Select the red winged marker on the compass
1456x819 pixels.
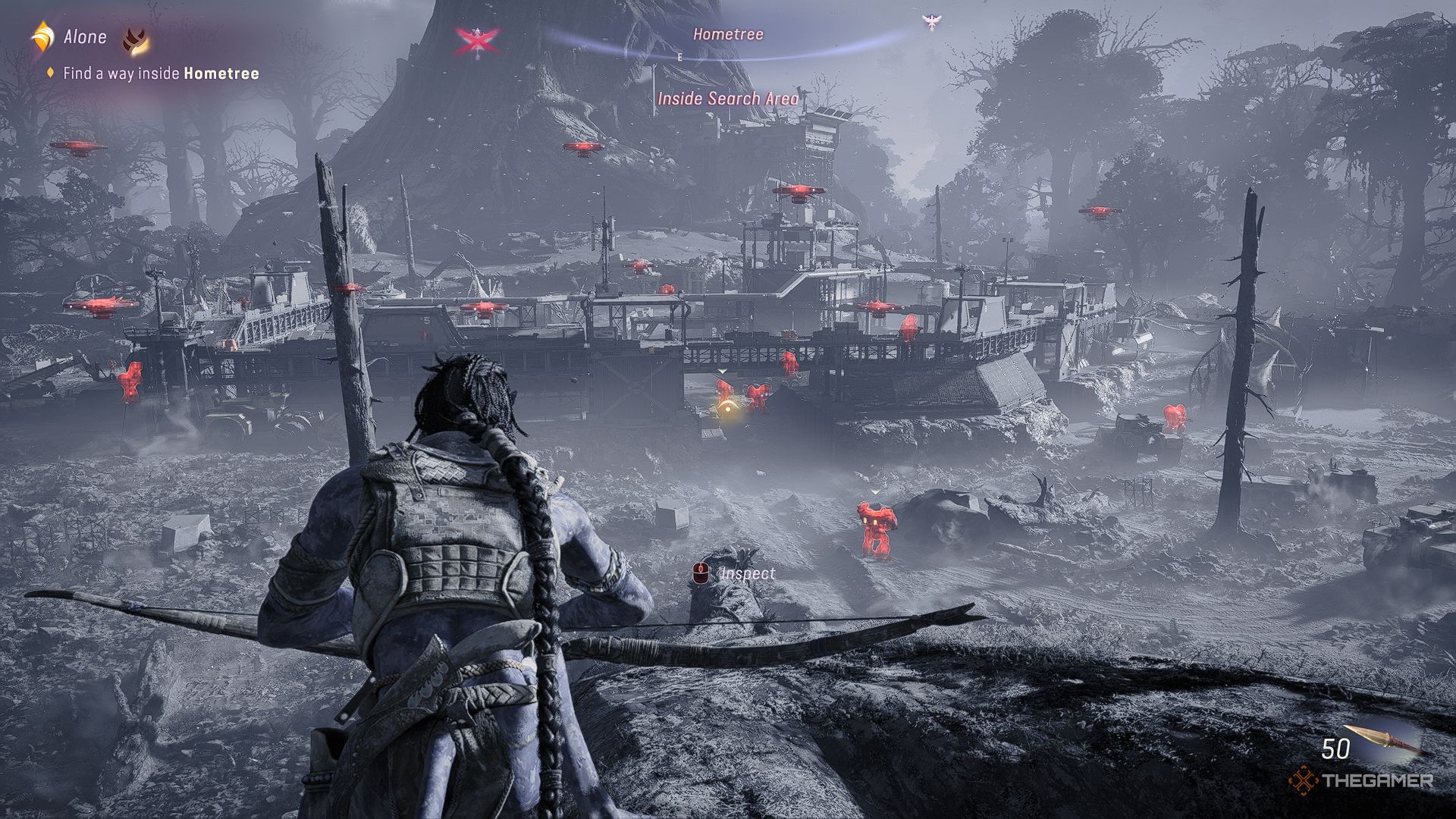pos(477,39)
